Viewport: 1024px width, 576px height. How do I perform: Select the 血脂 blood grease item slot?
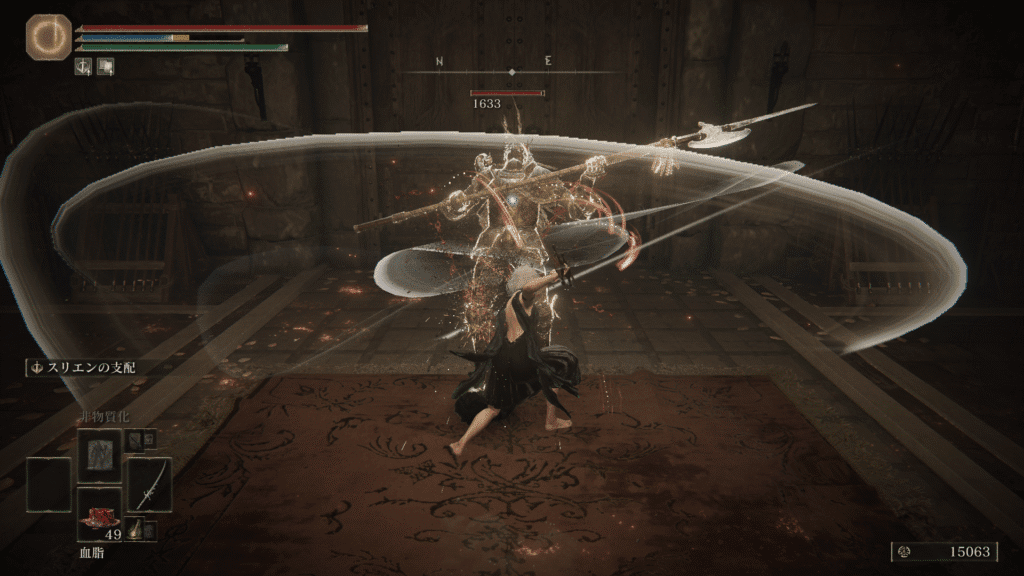point(99,513)
